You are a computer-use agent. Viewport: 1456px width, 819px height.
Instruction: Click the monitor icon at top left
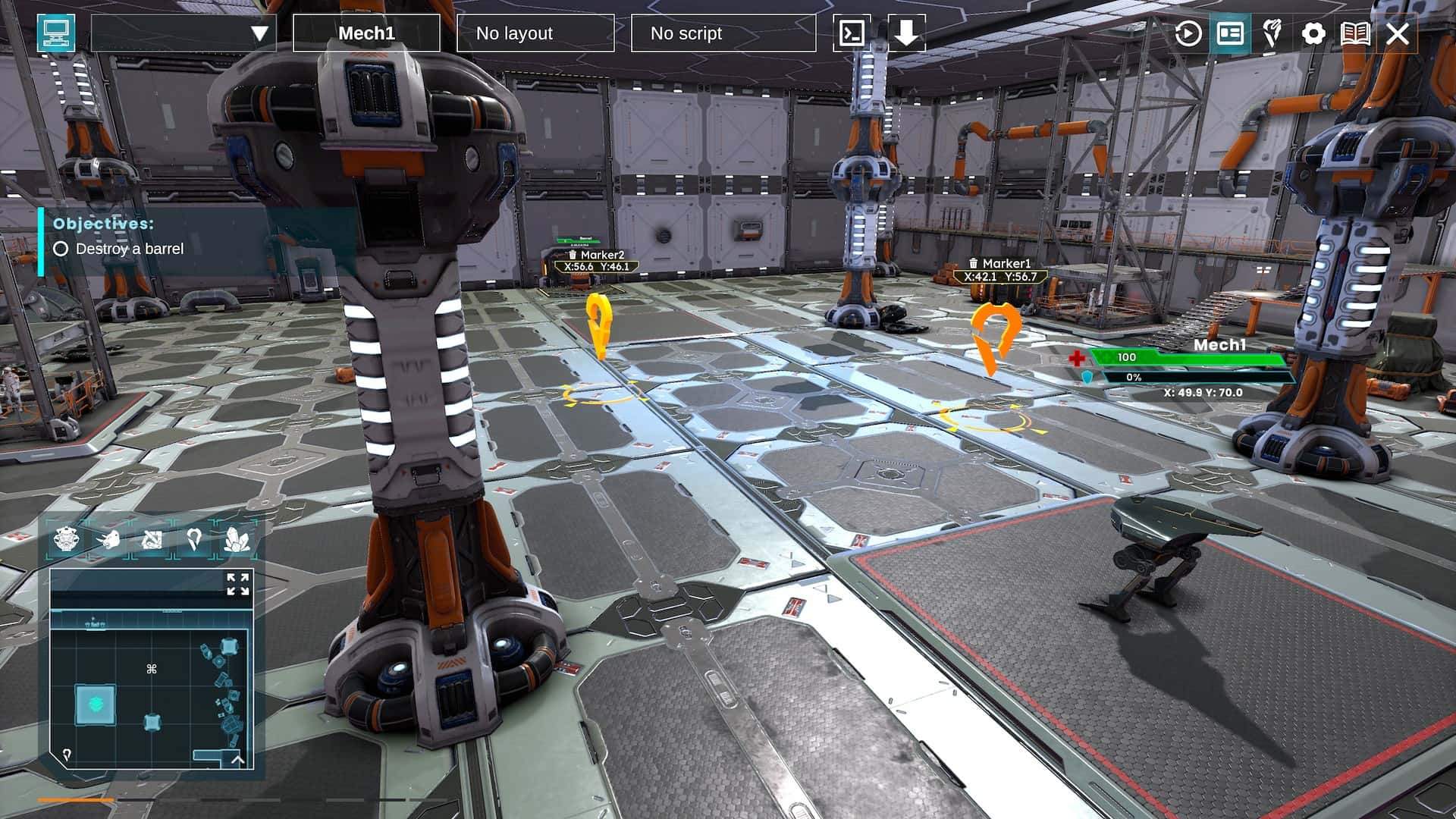pyautogui.click(x=54, y=32)
